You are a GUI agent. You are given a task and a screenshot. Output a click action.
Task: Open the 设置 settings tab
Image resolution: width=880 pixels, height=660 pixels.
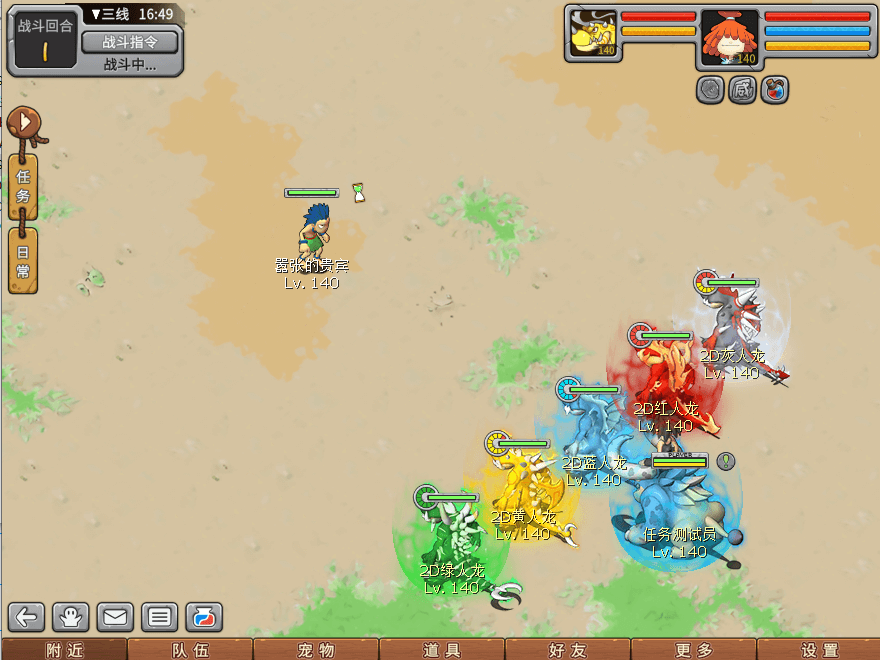[x=818, y=650]
